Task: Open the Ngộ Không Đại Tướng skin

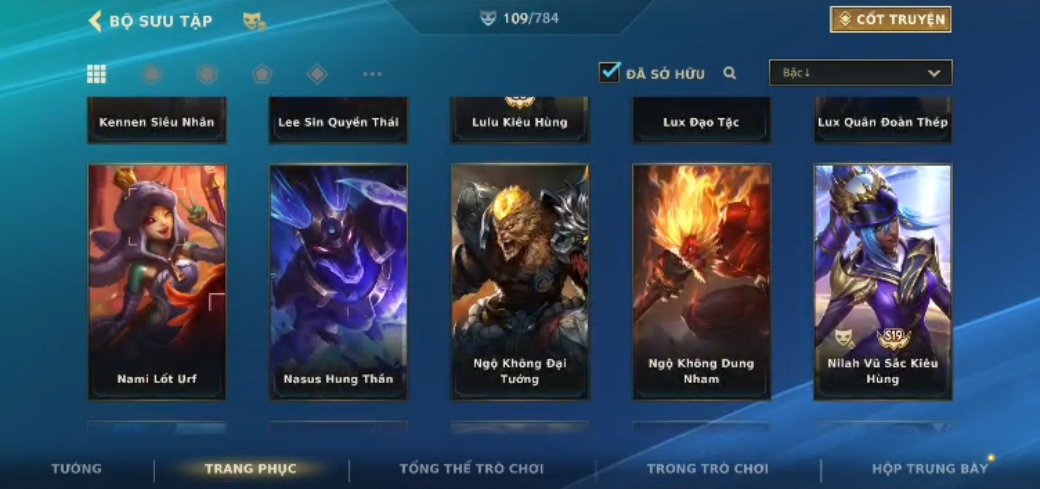Action: [520, 281]
